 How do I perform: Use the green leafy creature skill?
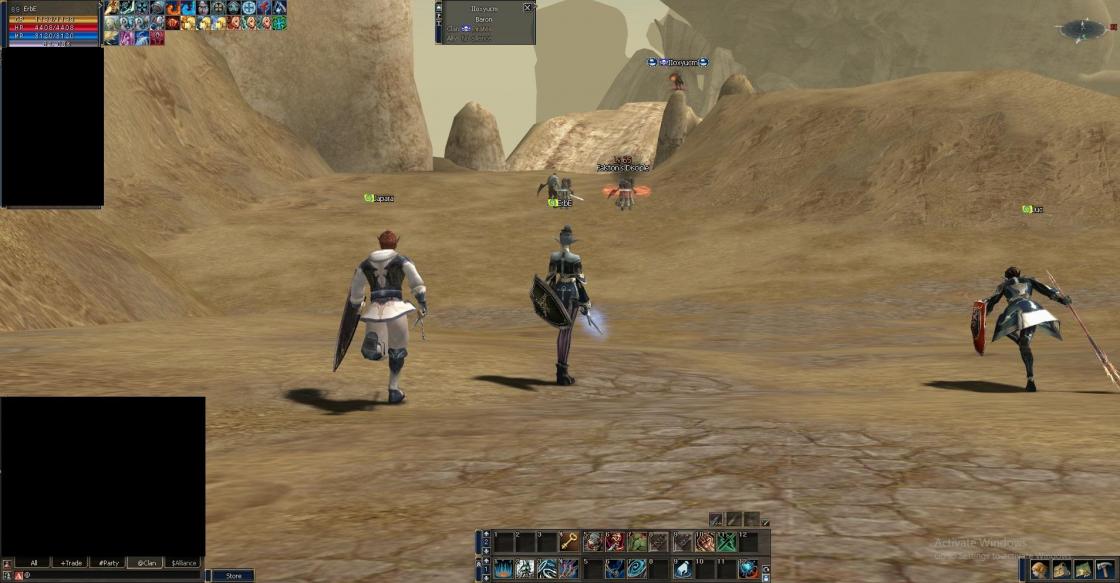(x=636, y=542)
